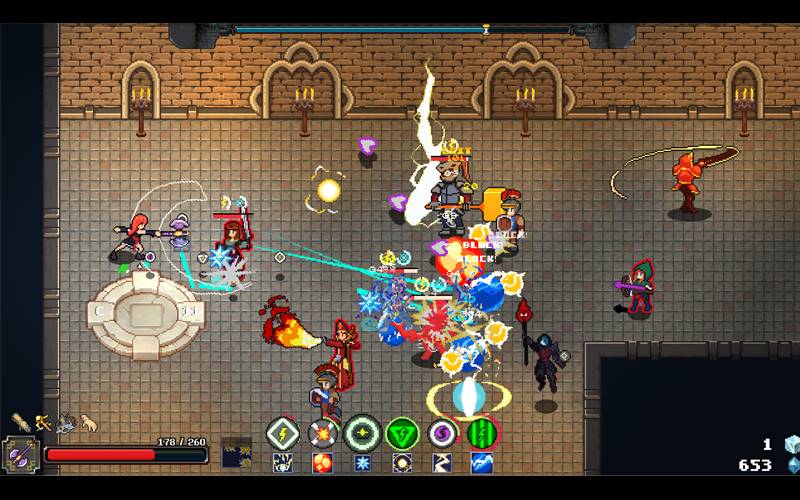Choose the green striped barrier ability
The image size is (800, 500).
[x=481, y=434]
